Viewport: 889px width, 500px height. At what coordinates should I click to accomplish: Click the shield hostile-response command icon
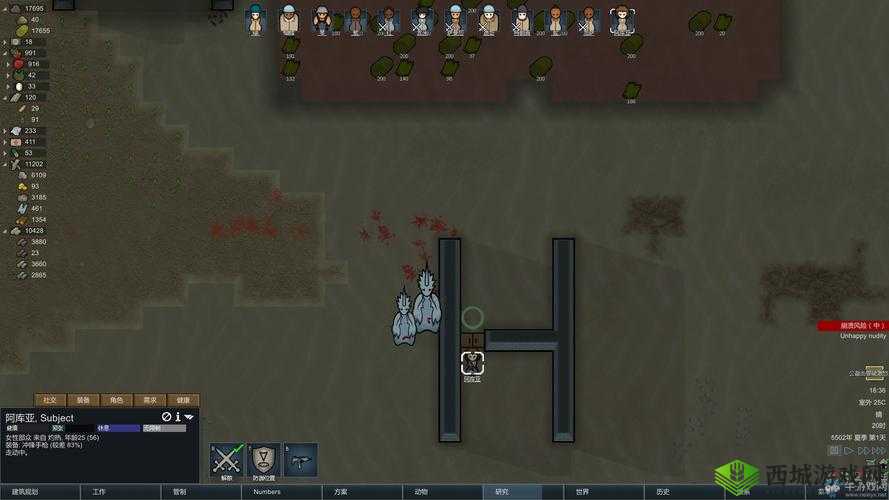click(263, 459)
